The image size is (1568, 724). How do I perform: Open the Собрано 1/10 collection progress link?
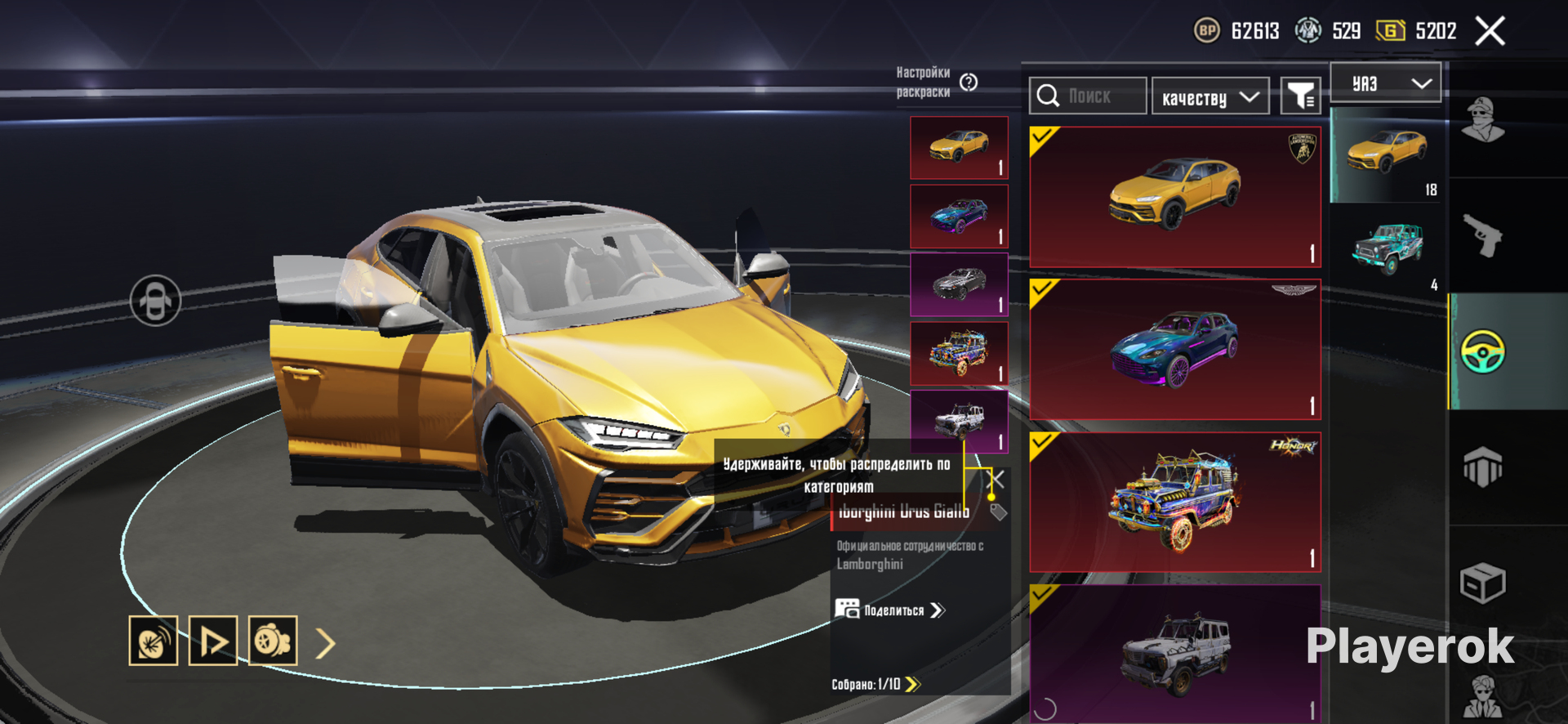point(875,684)
